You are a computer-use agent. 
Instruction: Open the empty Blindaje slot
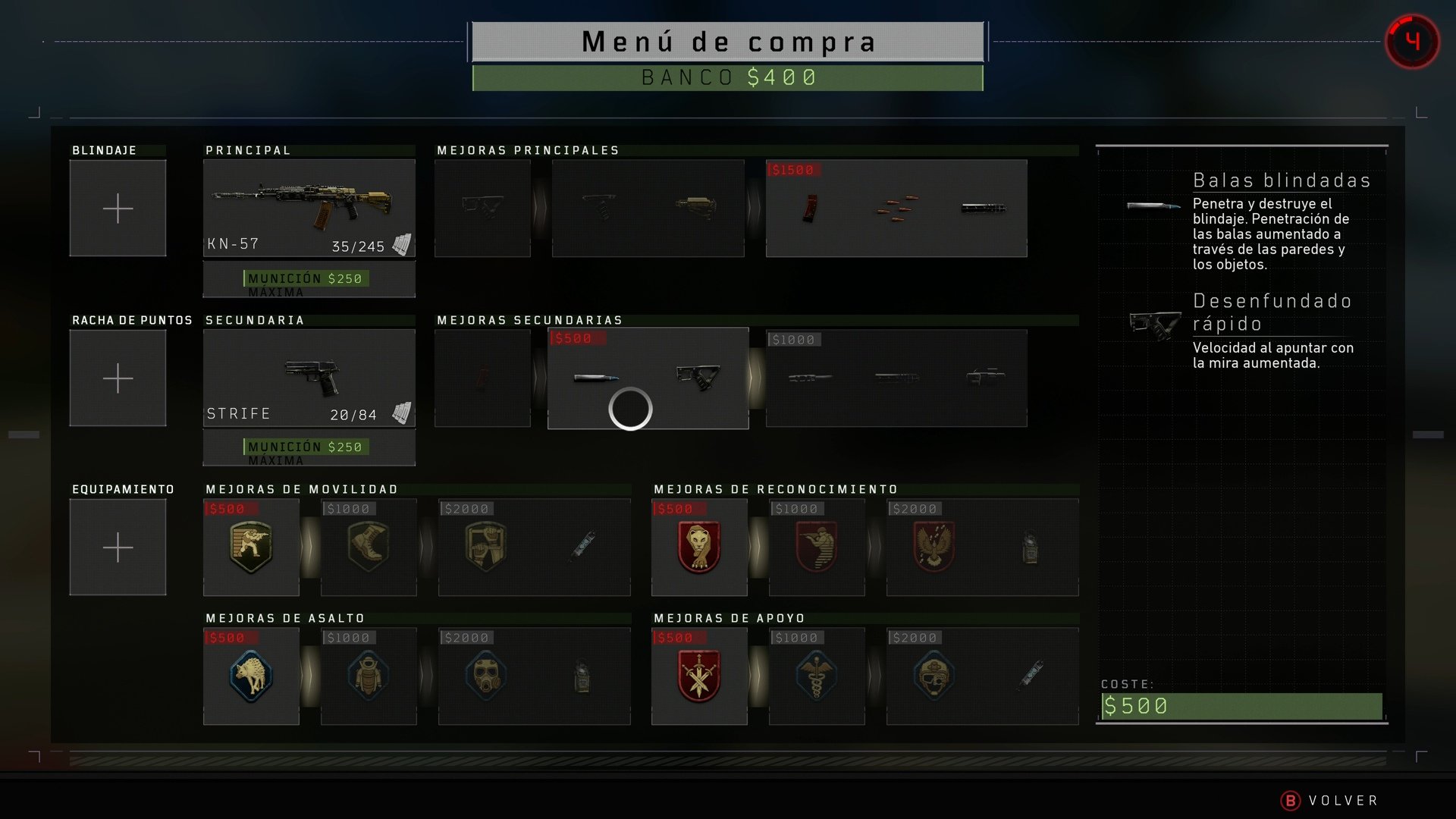118,208
